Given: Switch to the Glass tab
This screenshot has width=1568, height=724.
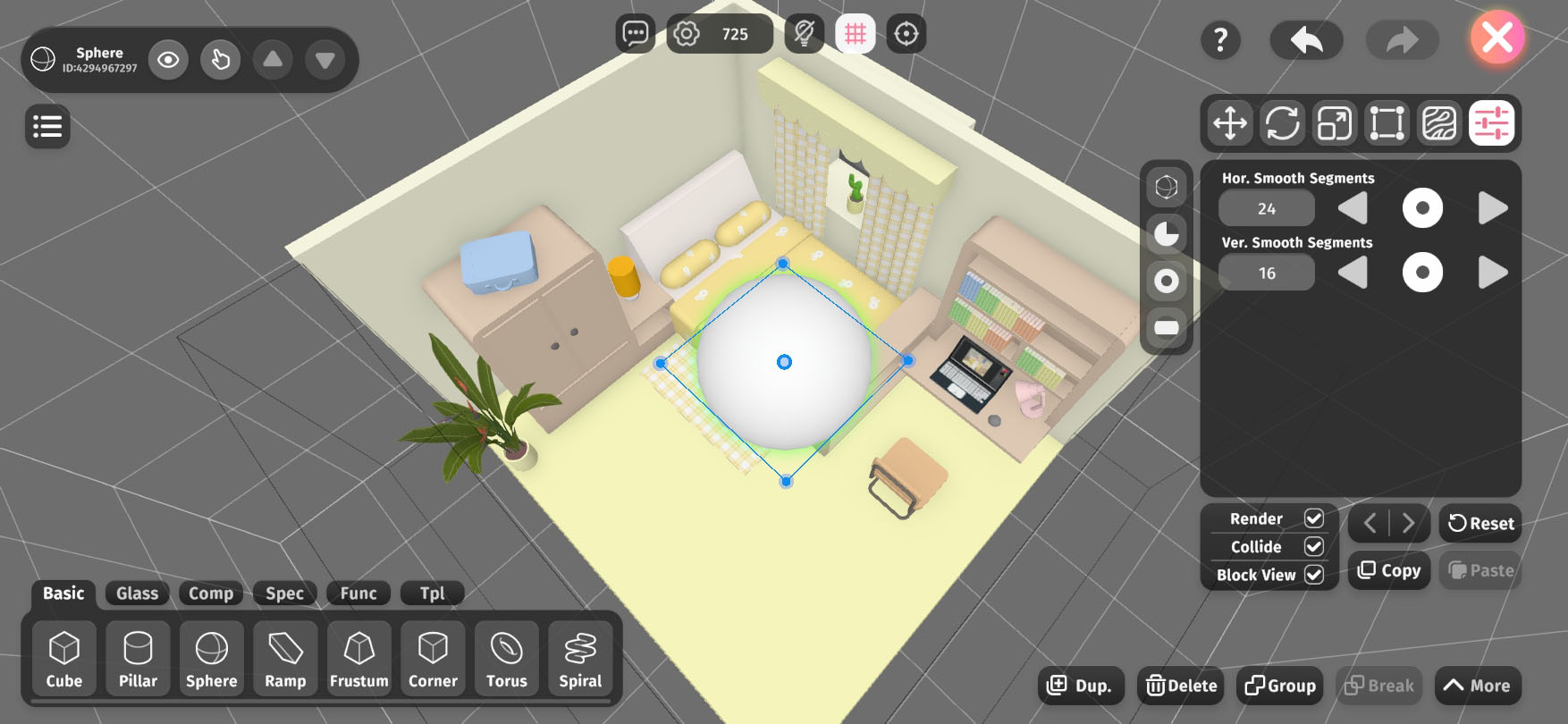Looking at the screenshot, I should point(137,594).
